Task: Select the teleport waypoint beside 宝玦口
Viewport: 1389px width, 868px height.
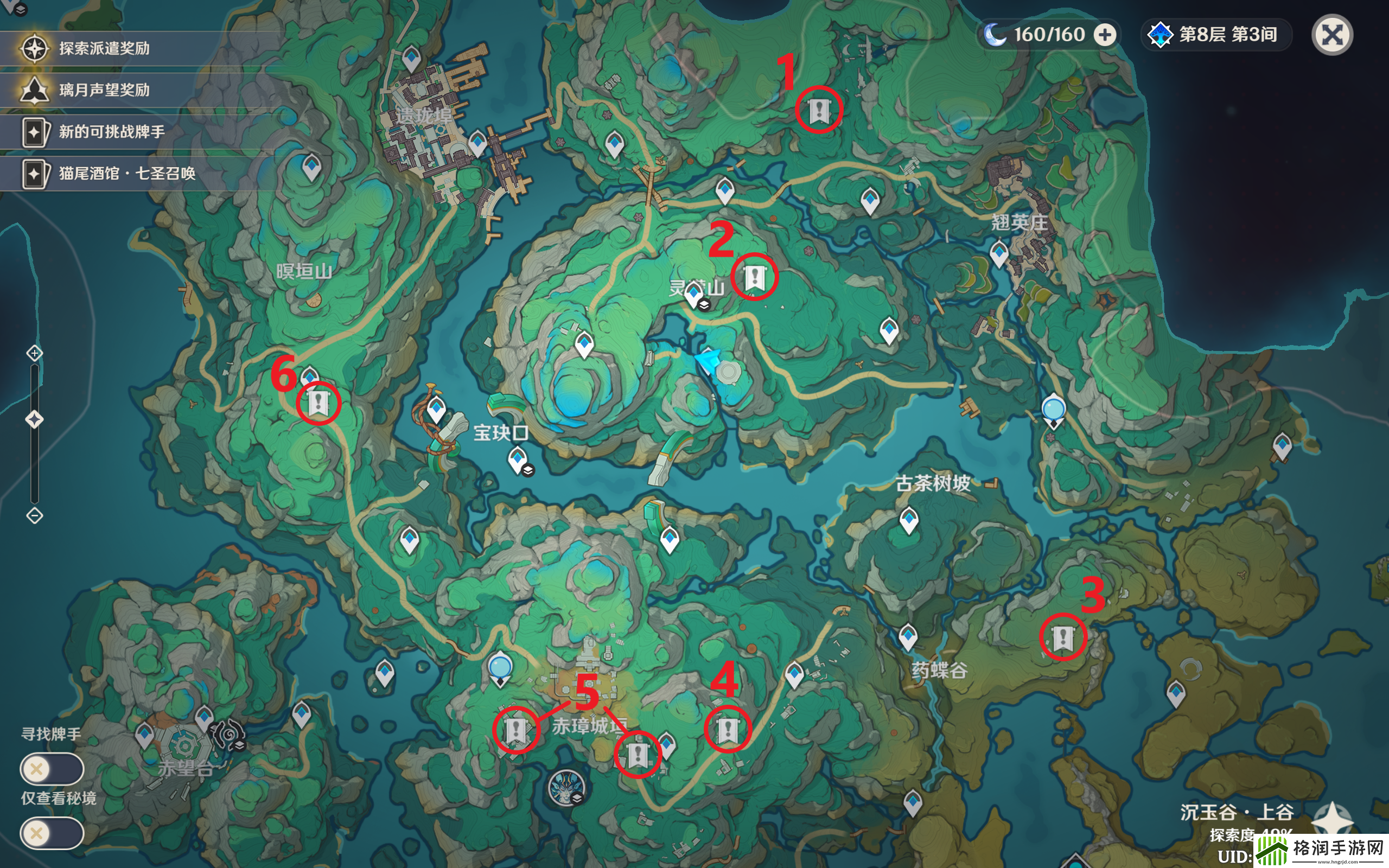Action: coord(517,459)
